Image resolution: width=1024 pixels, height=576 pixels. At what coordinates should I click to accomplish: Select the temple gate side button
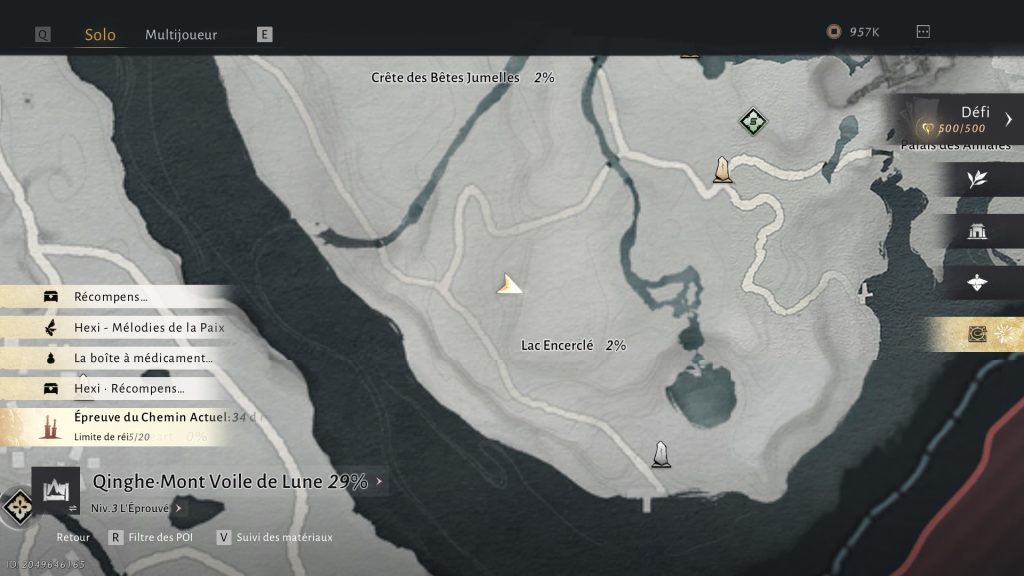click(x=977, y=232)
